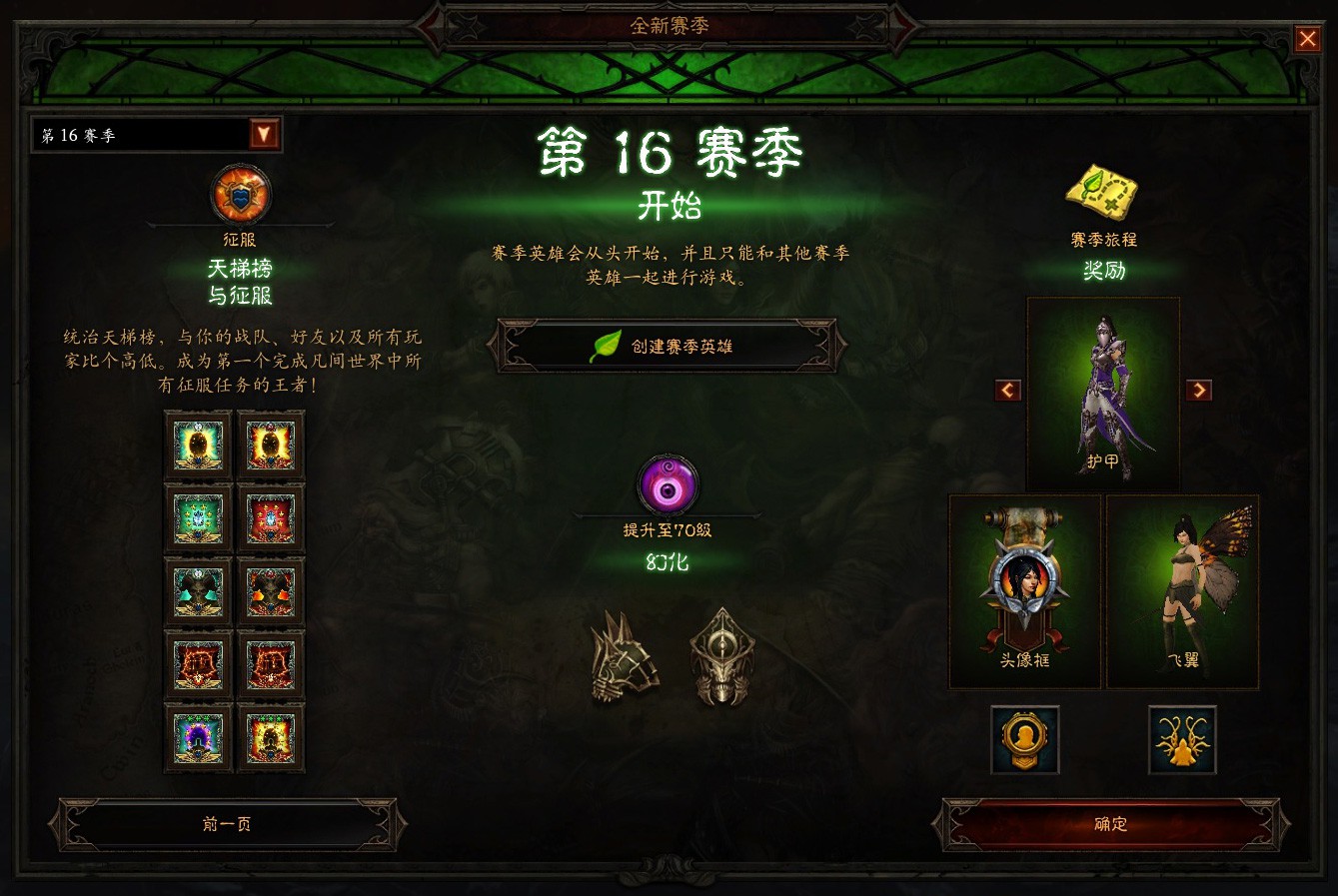Select the right shoulder transmog icon

tap(722, 659)
